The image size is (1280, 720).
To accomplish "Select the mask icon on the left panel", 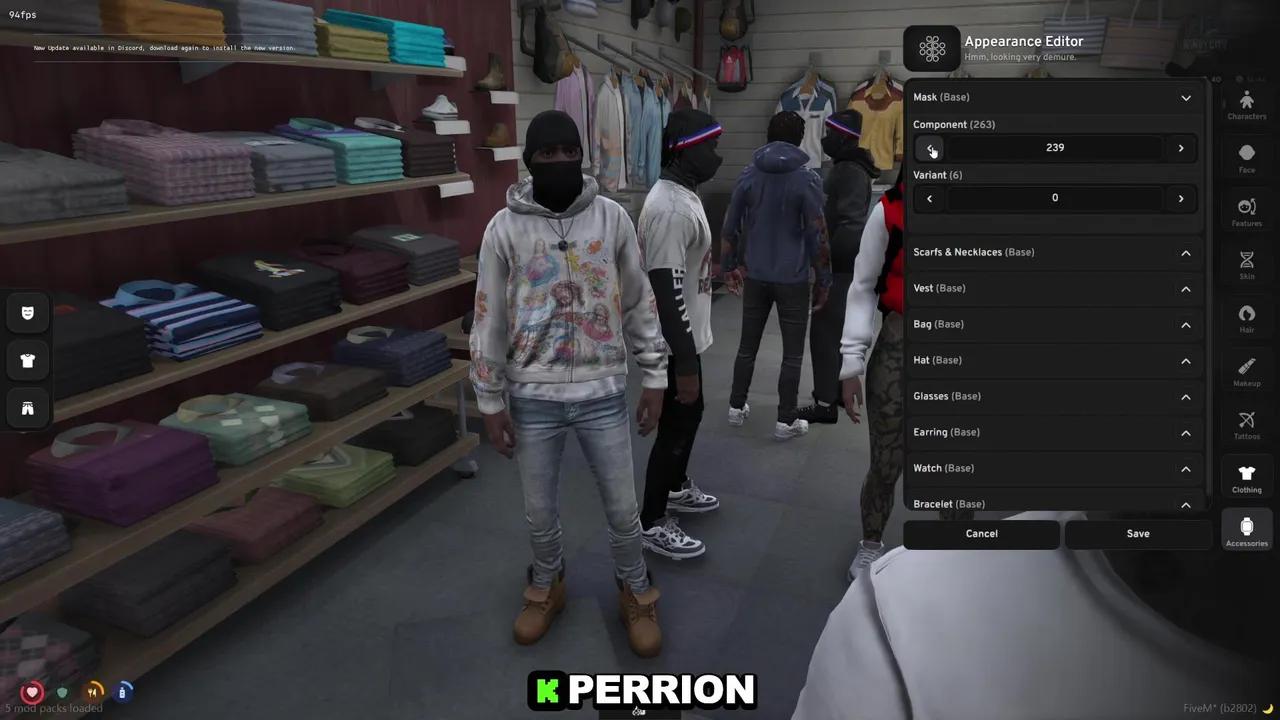I will 27,313.
